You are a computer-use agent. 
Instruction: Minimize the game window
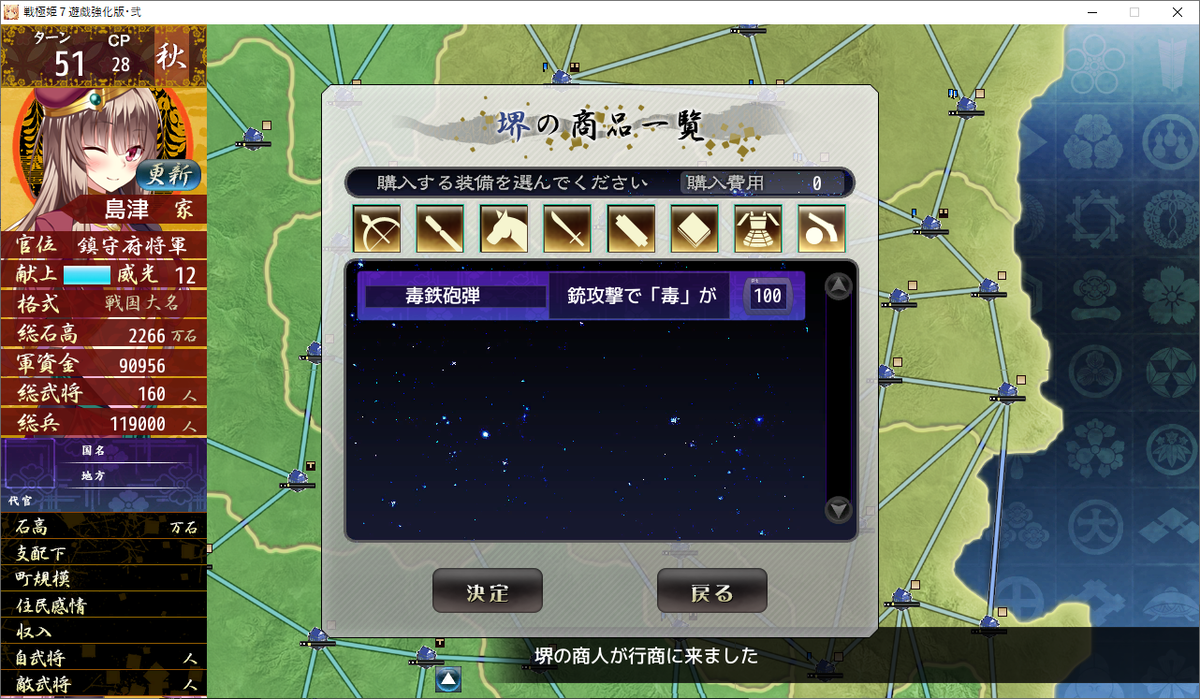pos(1087,12)
